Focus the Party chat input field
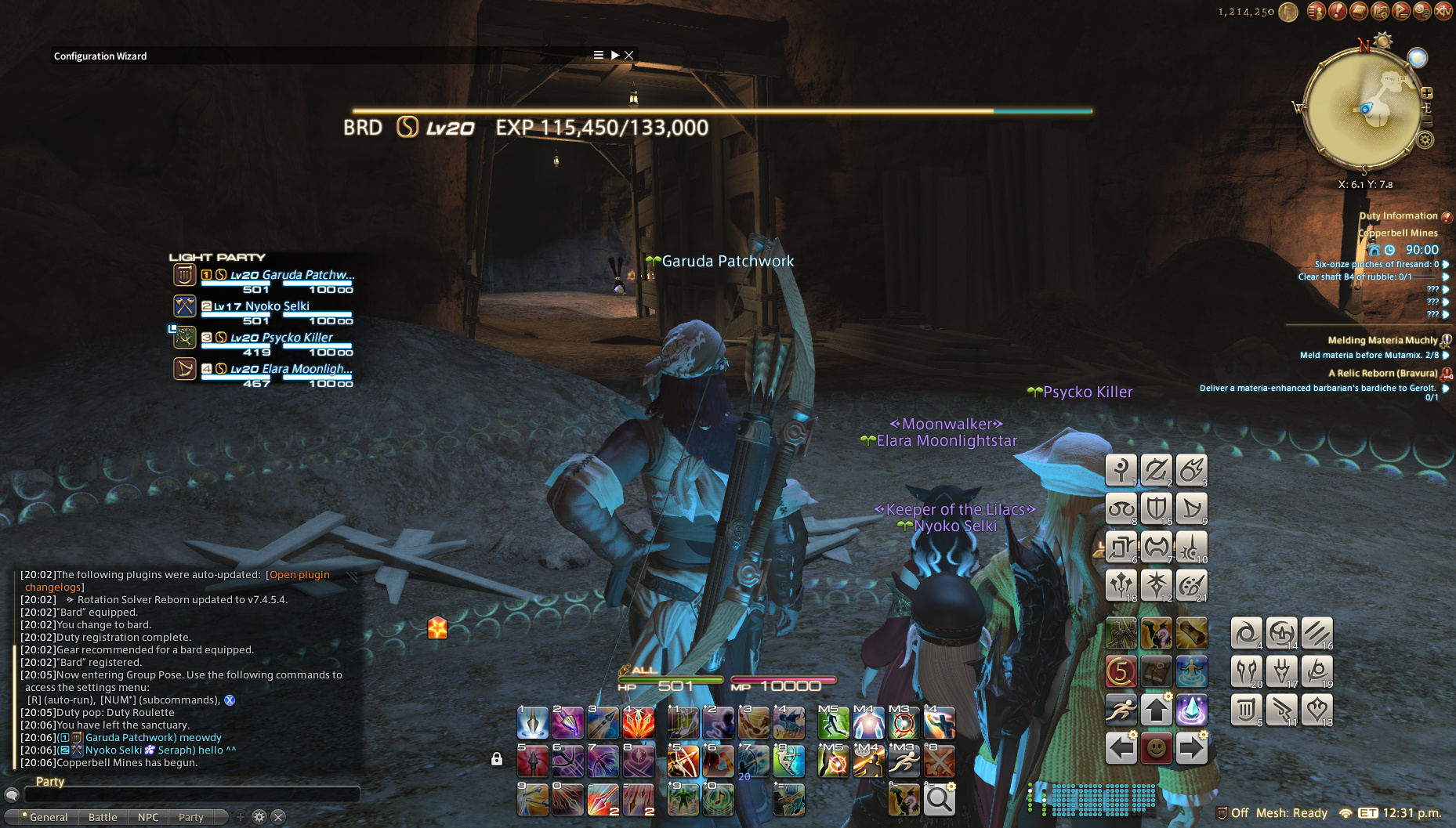 (192, 794)
